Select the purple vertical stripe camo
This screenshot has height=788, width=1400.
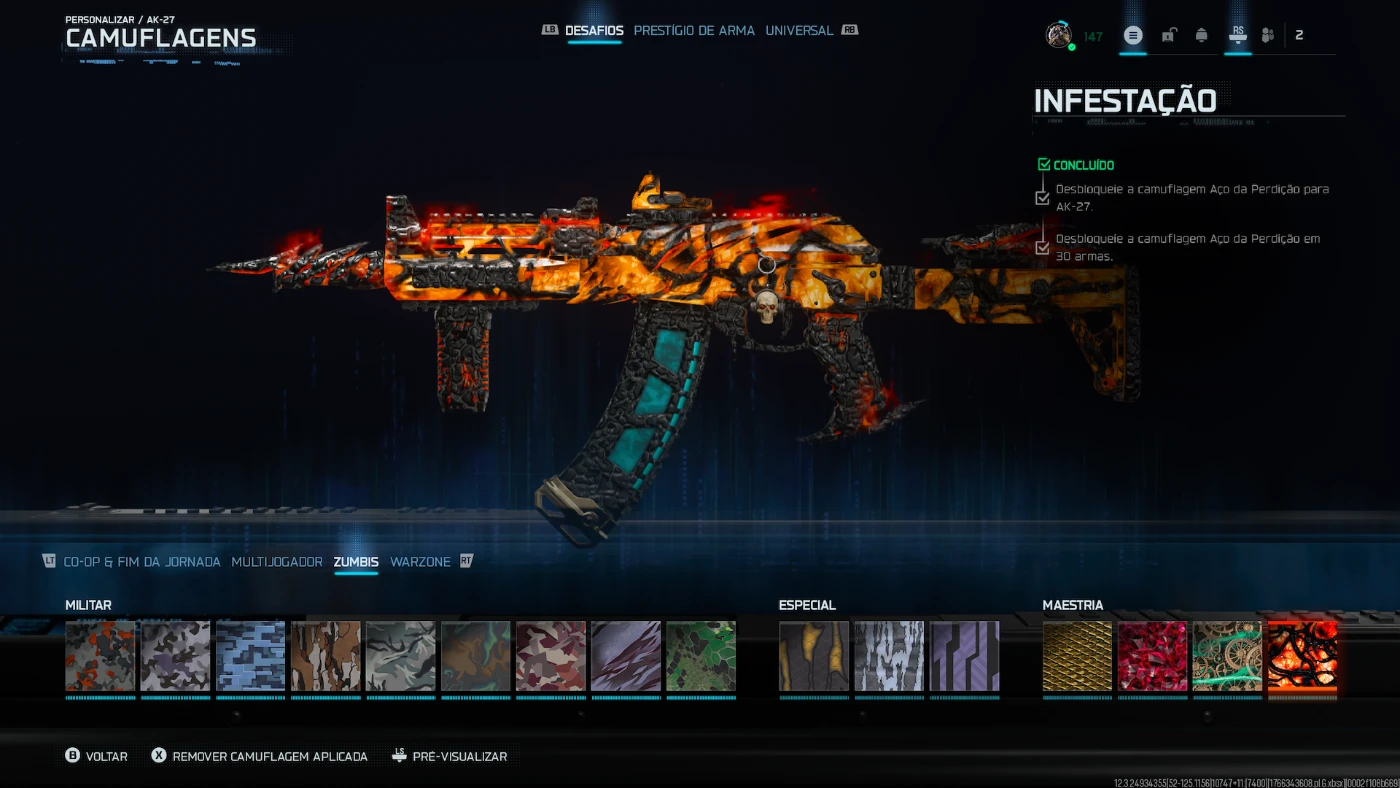point(964,656)
